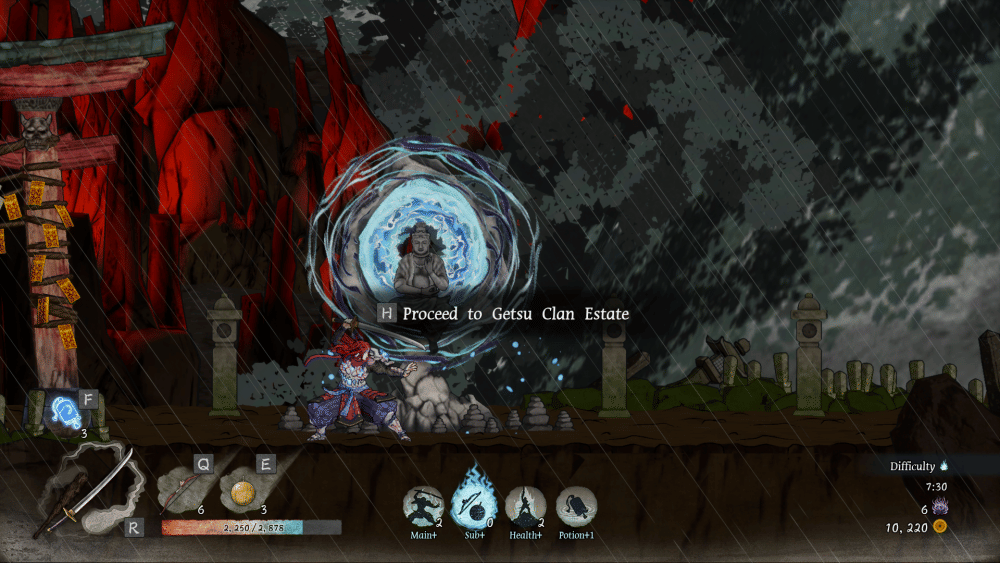Select the golden orb sub-weapon slot
1000x563 pixels.
(x=241, y=493)
